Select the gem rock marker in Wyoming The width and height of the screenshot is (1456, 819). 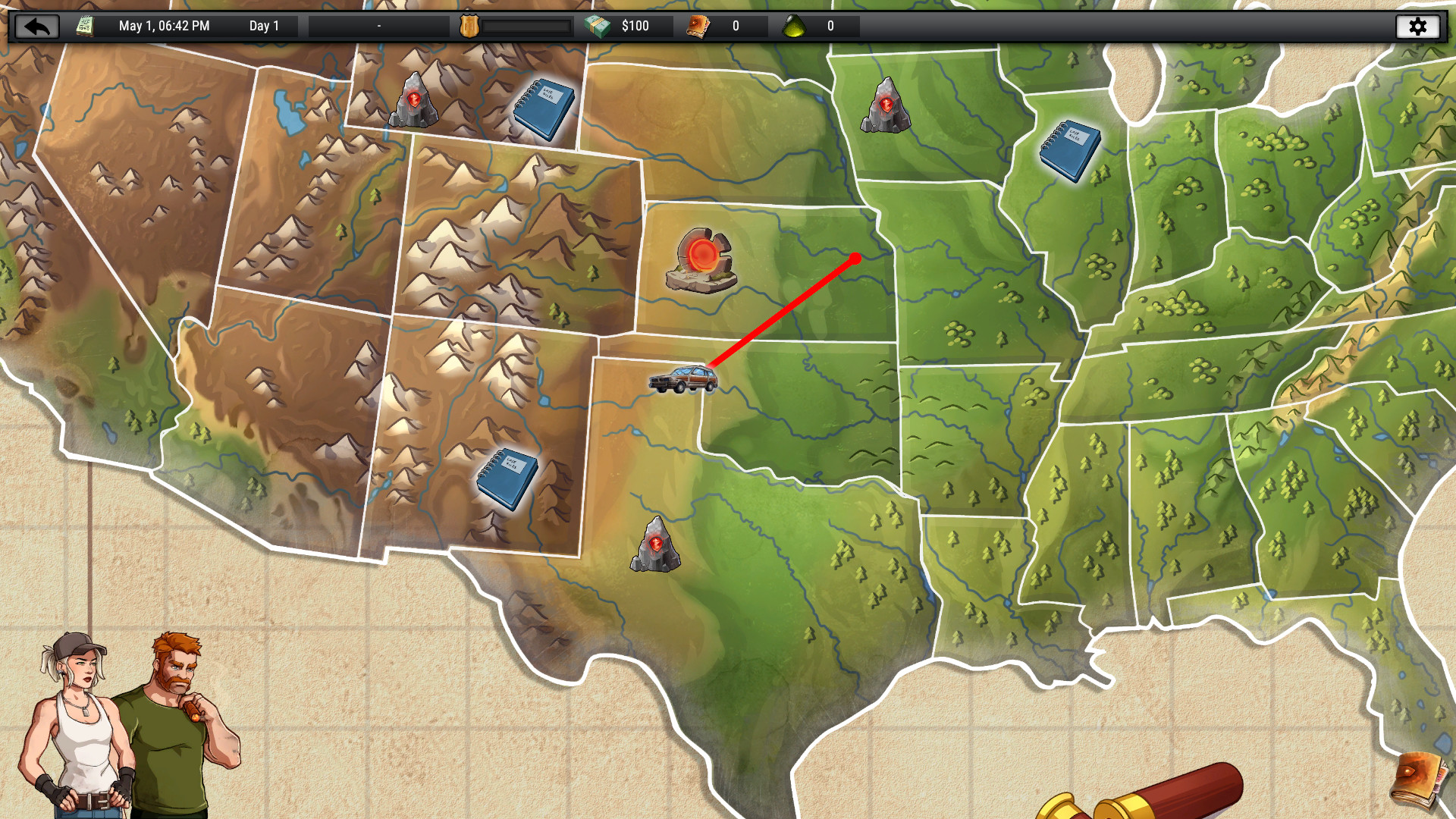click(416, 101)
